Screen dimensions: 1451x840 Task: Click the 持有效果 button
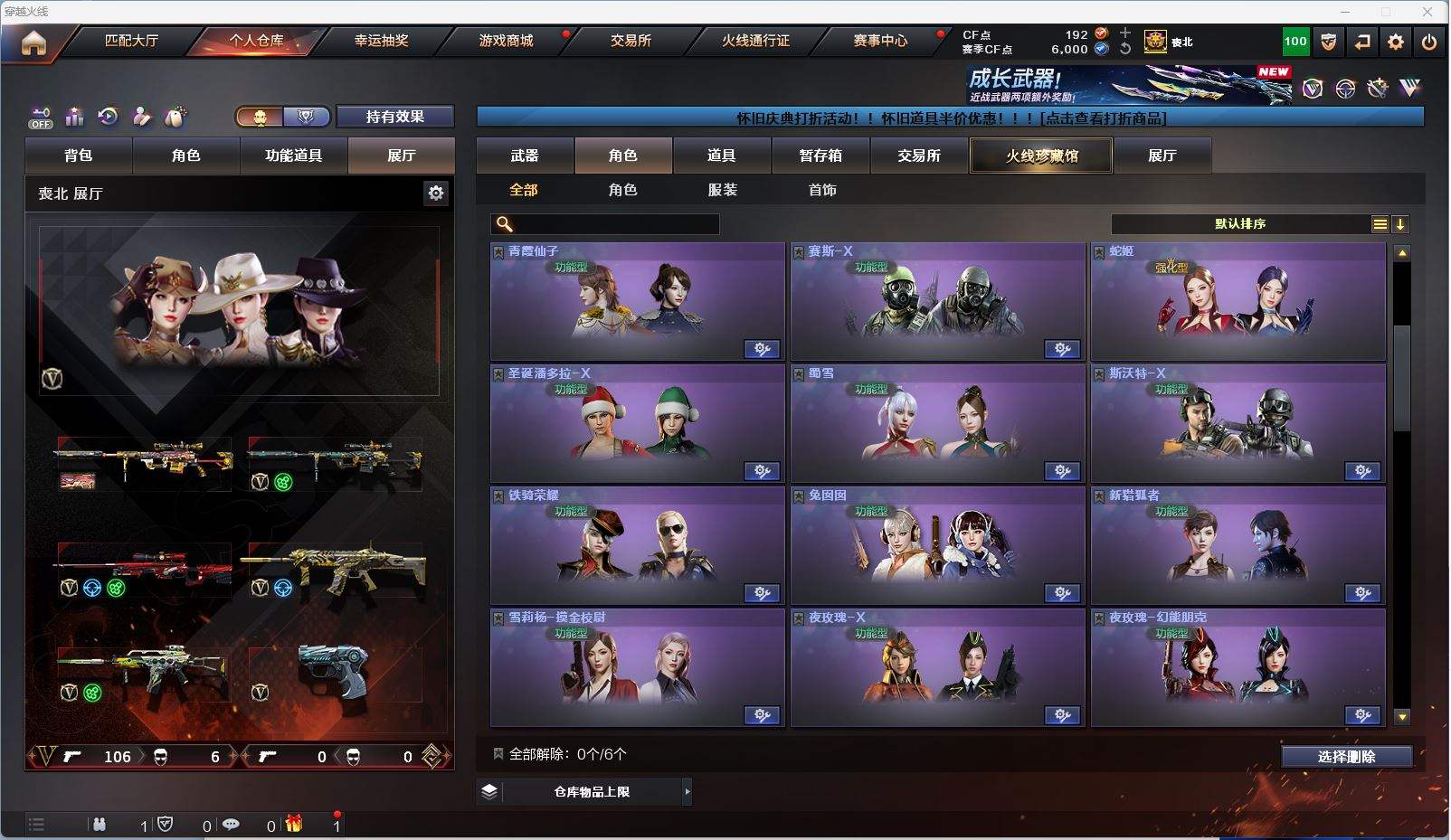pos(394,117)
